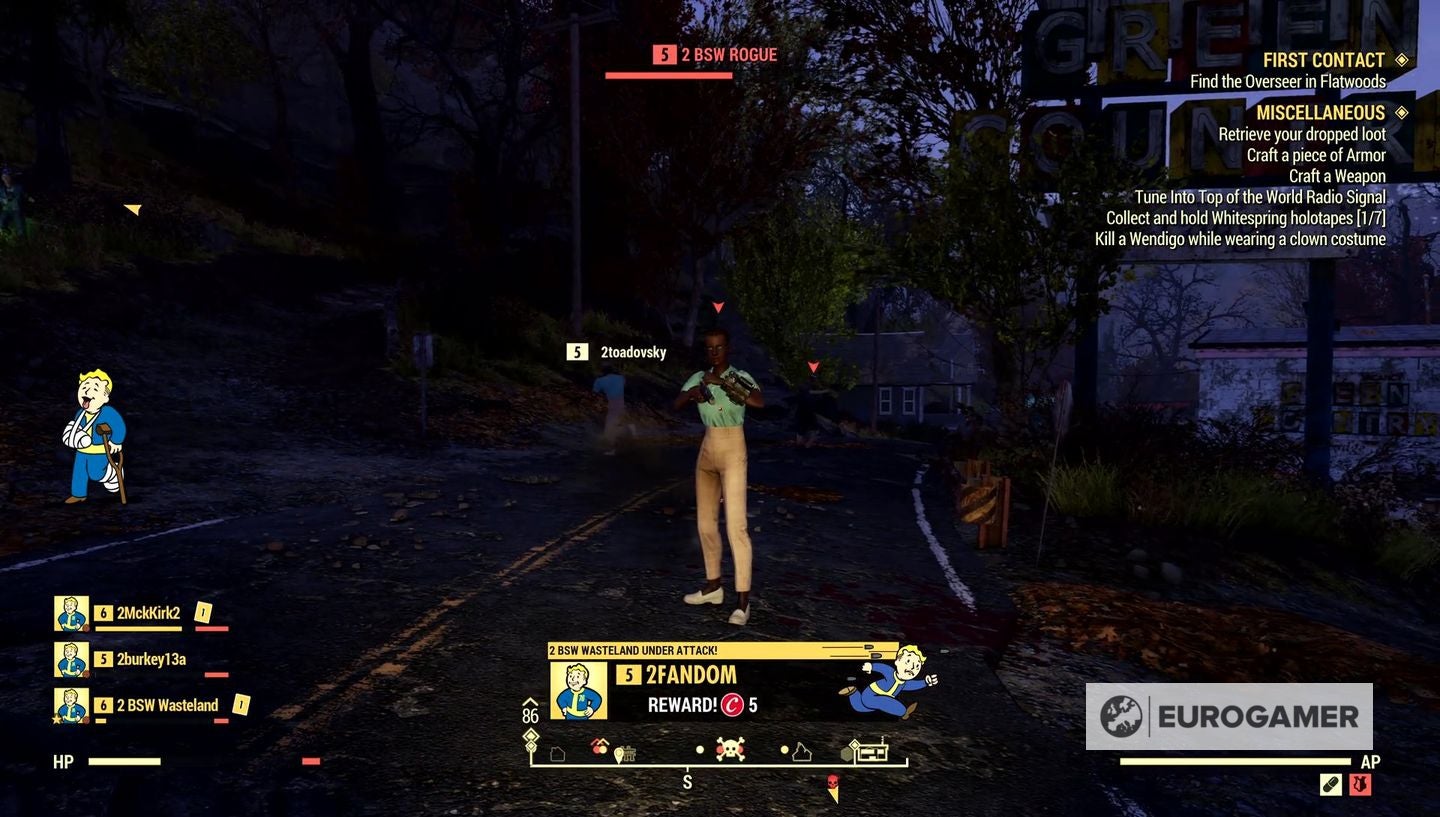
Task: Click the house location icon on the compass
Action: tap(557, 753)
